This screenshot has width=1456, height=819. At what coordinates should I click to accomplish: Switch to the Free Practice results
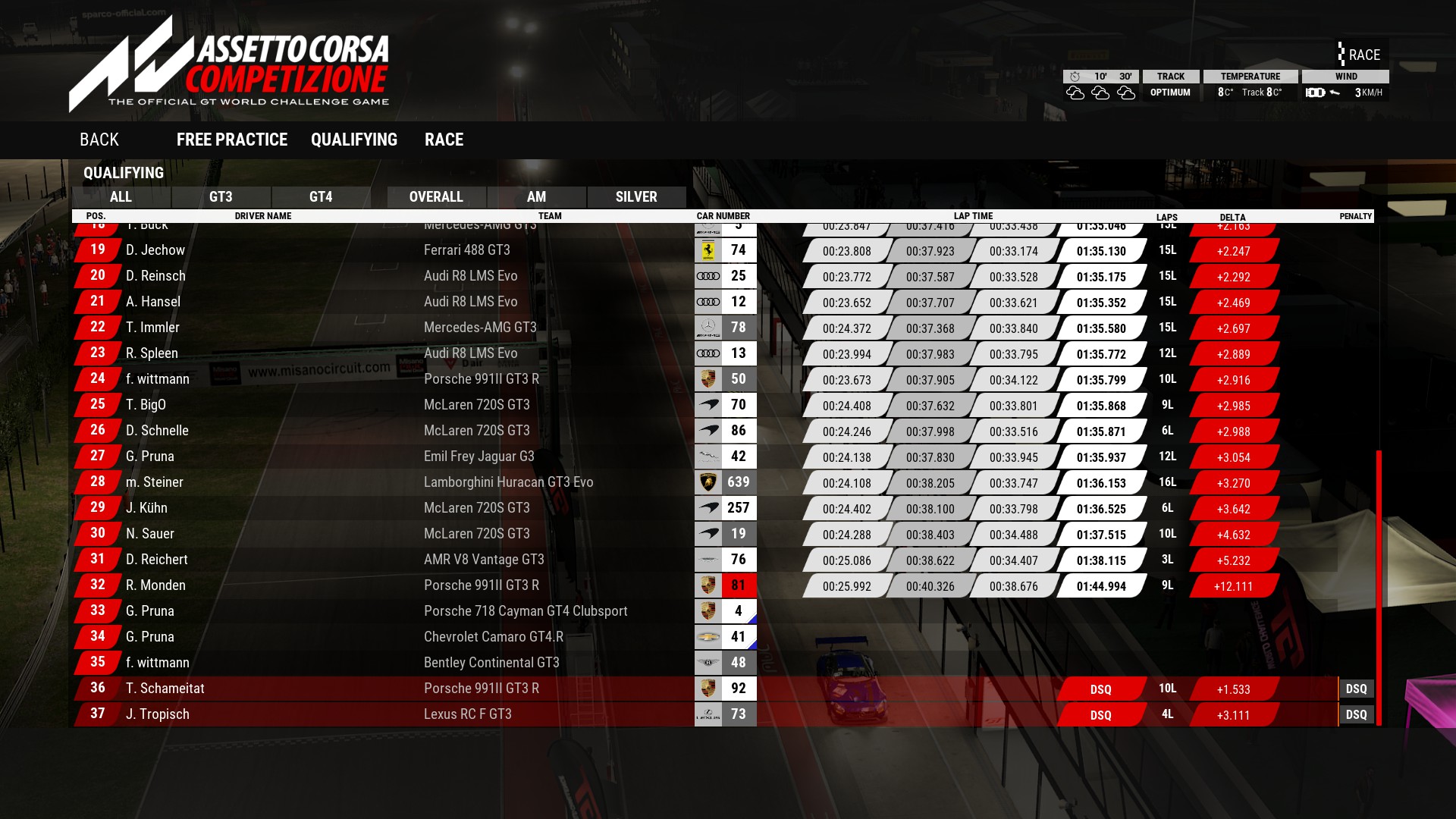pos(231,140)
